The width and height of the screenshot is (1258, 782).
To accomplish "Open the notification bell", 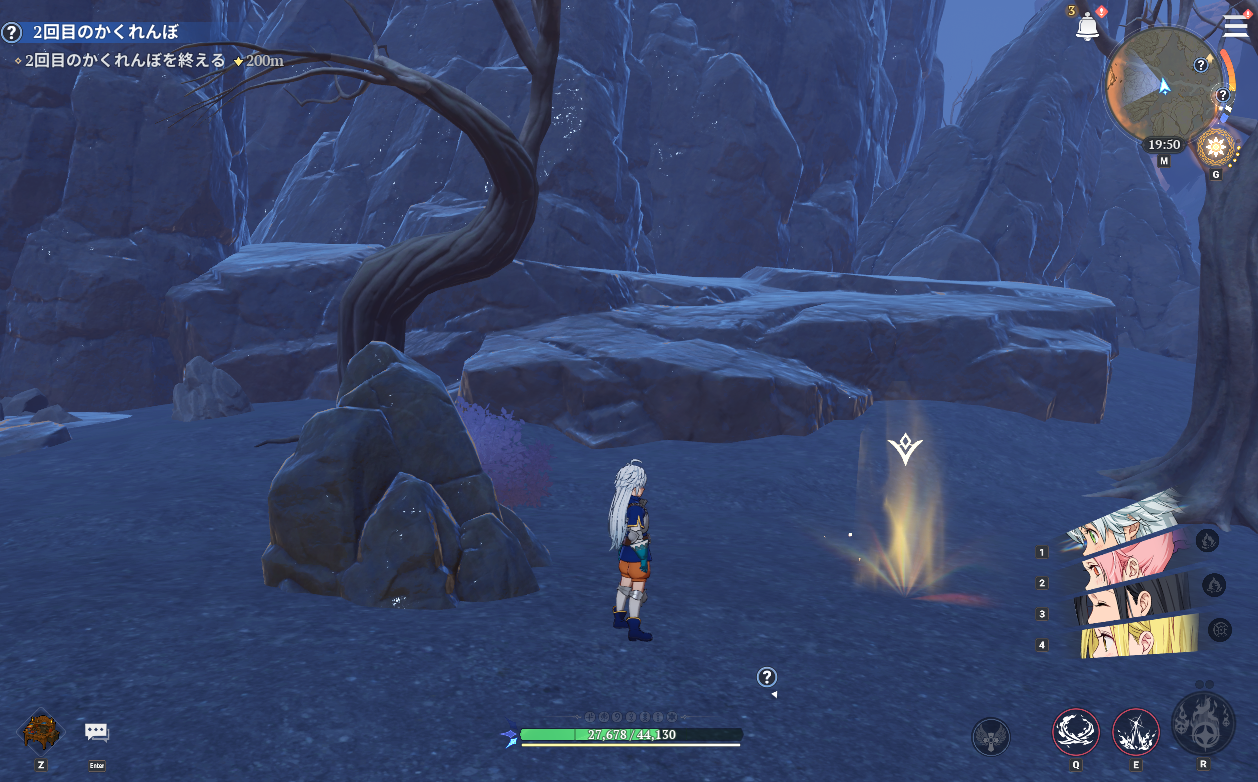I will coord(1087,27).
